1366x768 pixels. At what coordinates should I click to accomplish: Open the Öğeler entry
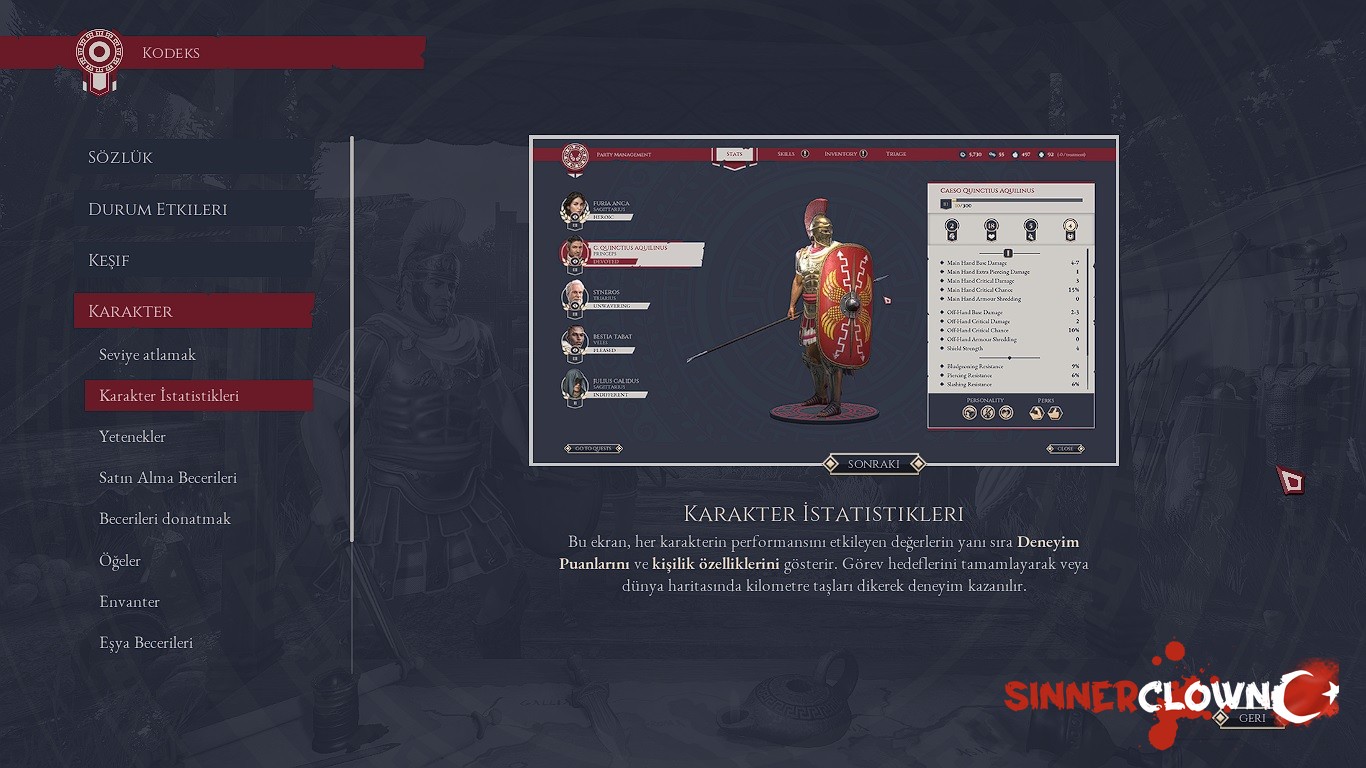pos(120,561)
